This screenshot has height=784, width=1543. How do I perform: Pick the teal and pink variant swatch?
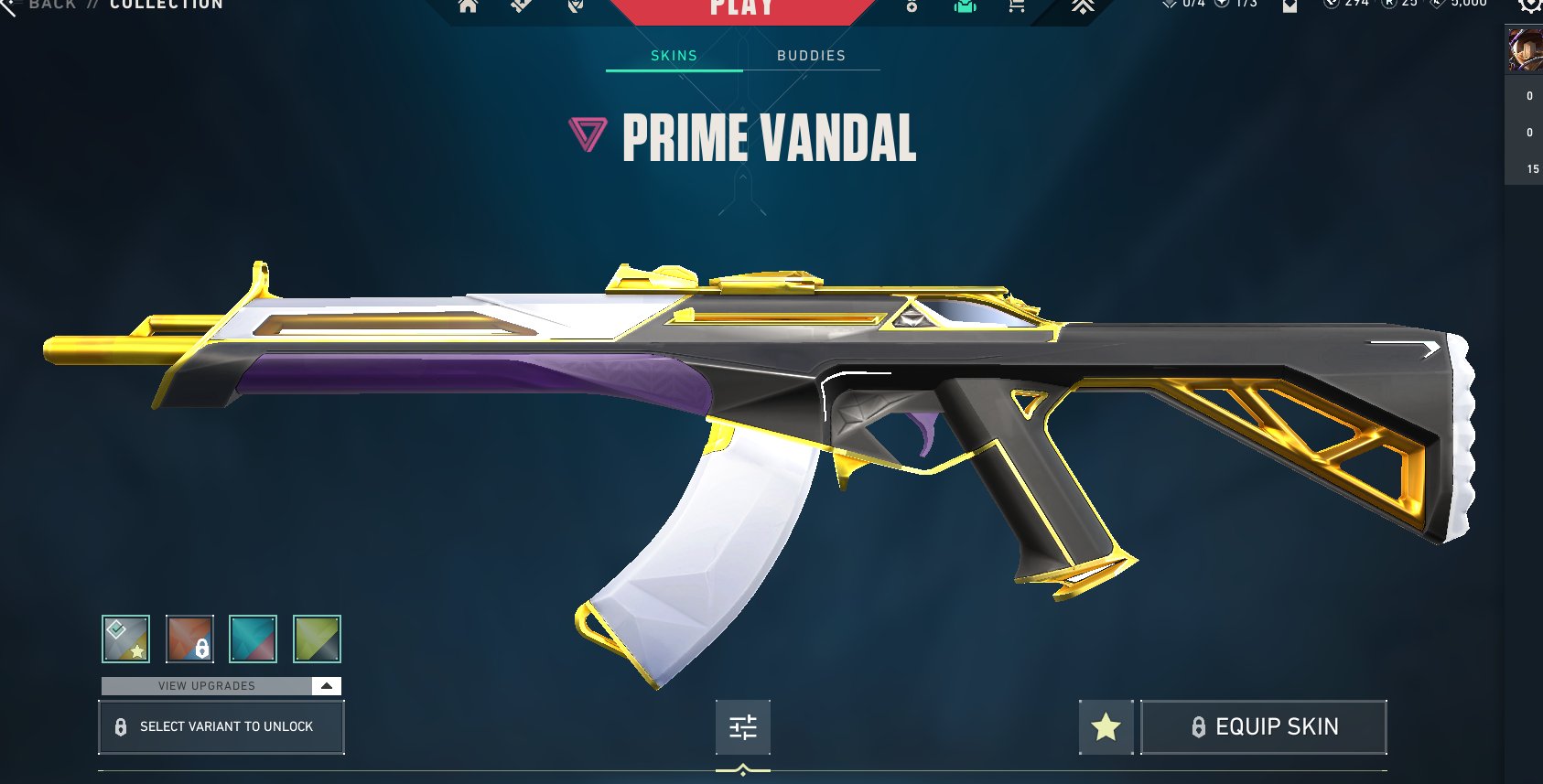(254, 639)
